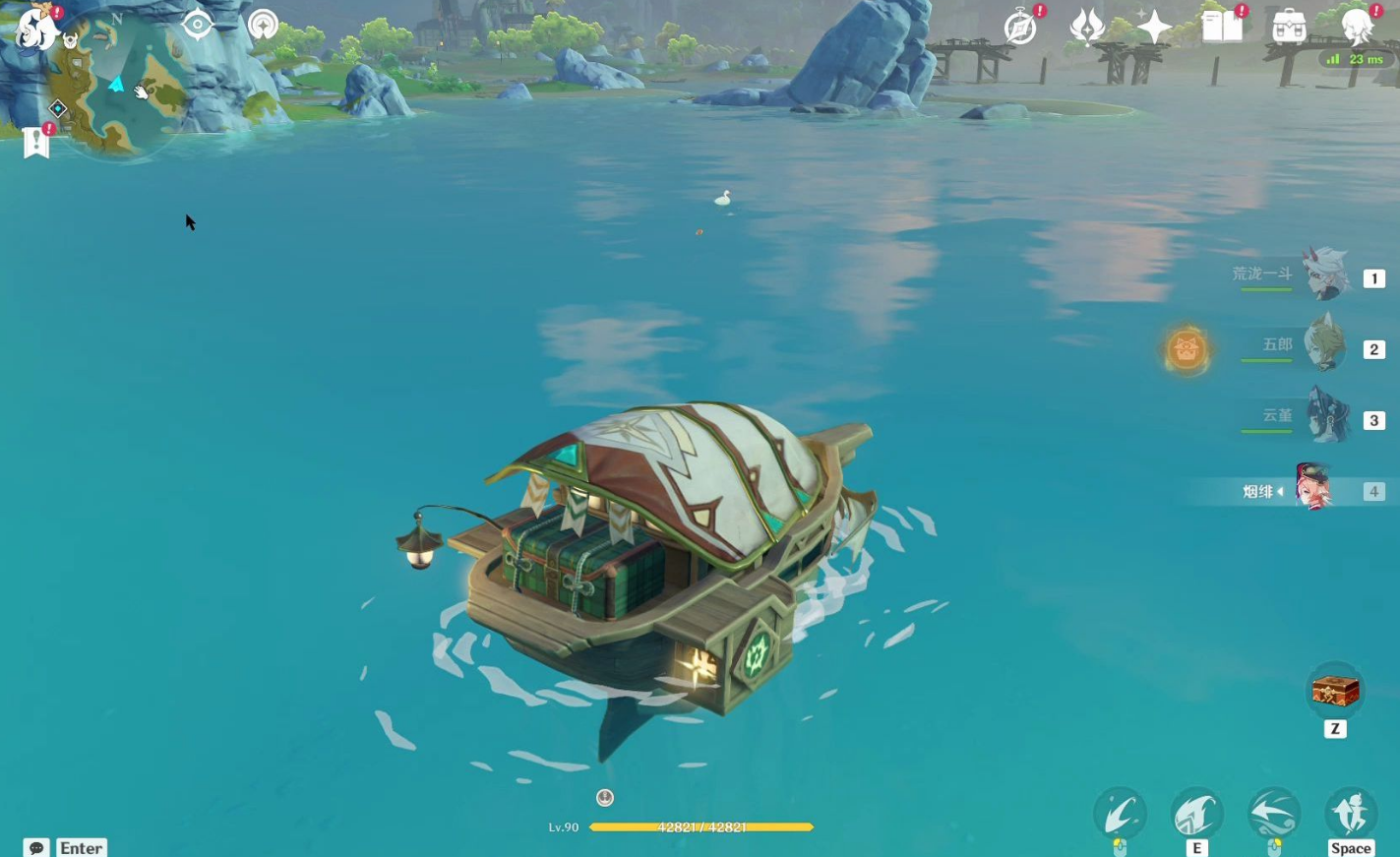Trigger the boat's dash arrow skill
This screenshot has height=857, width=1400.
tap(1274, 815)
